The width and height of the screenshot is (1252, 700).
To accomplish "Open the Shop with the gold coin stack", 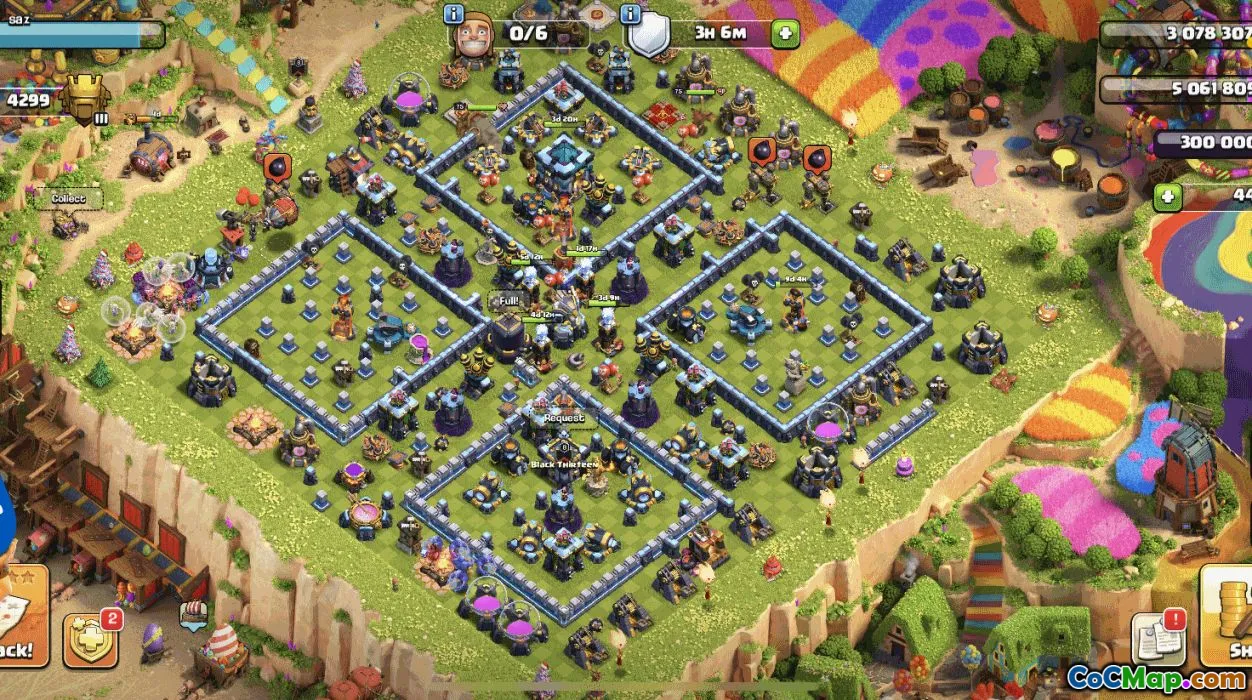I will [1228, 615].
